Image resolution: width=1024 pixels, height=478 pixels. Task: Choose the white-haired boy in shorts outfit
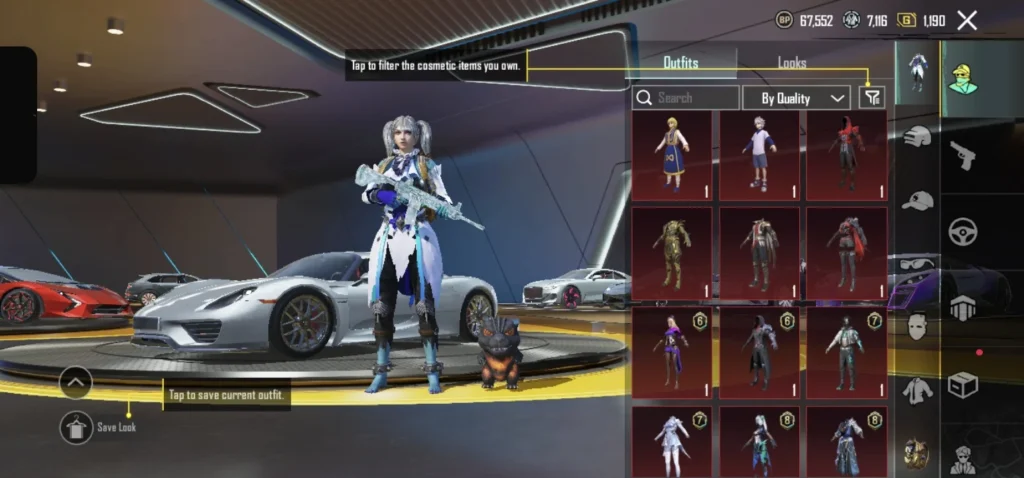tap(759, 155)
